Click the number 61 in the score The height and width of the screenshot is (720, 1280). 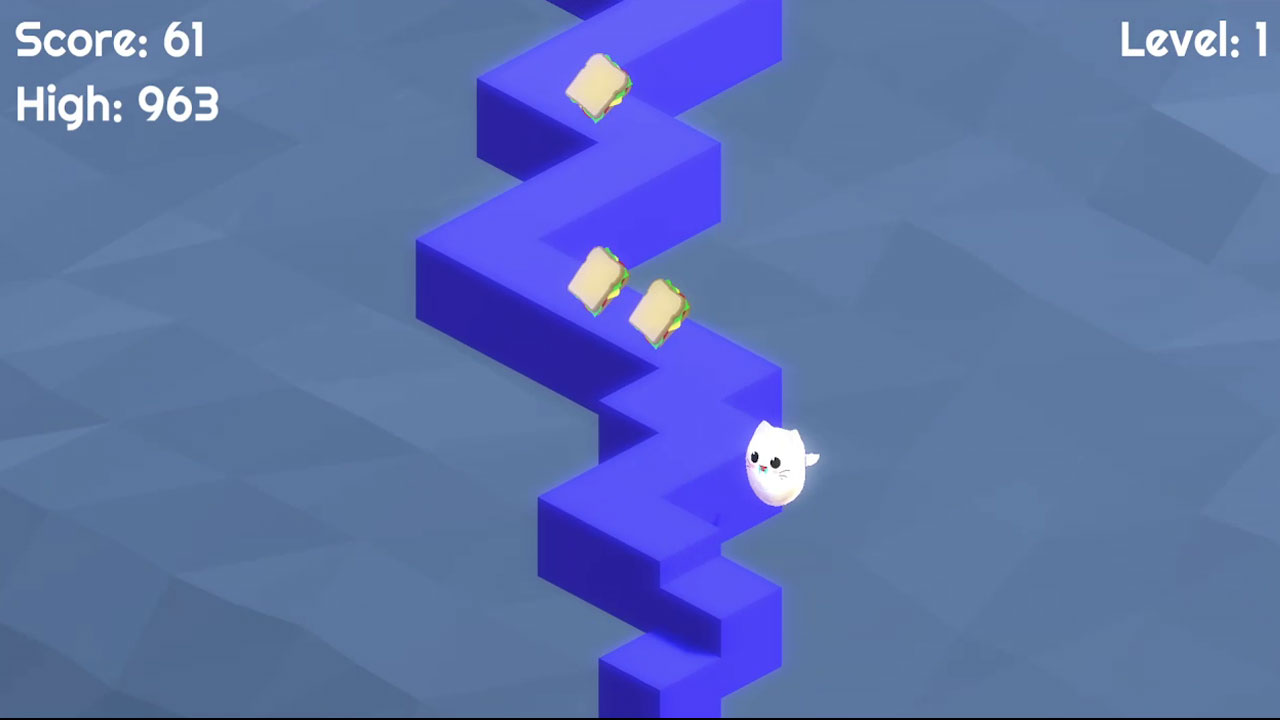(x=185, y=42)
